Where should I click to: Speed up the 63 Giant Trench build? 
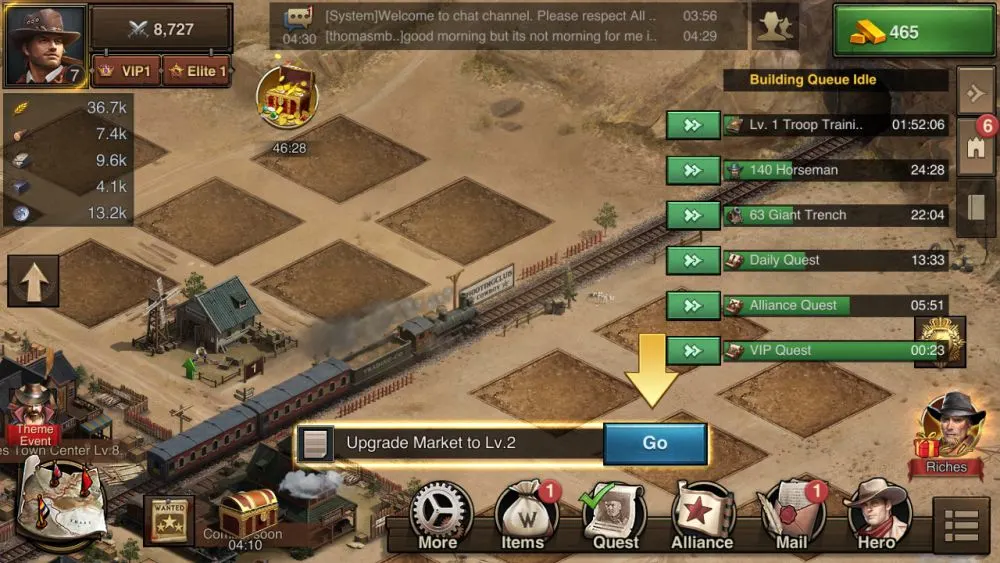[x=693, y=215]
